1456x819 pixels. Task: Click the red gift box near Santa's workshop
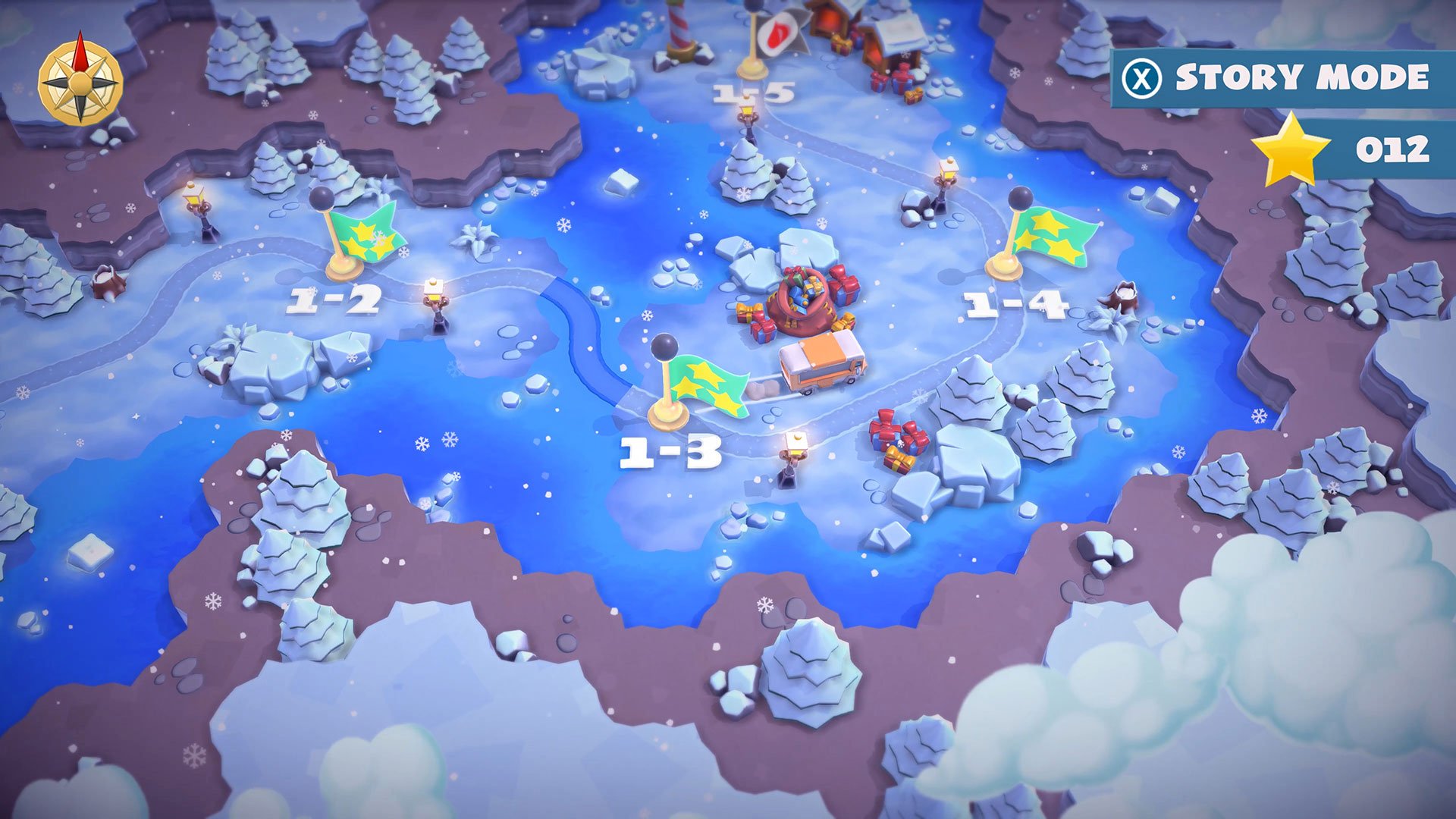(x=904, y=77)
